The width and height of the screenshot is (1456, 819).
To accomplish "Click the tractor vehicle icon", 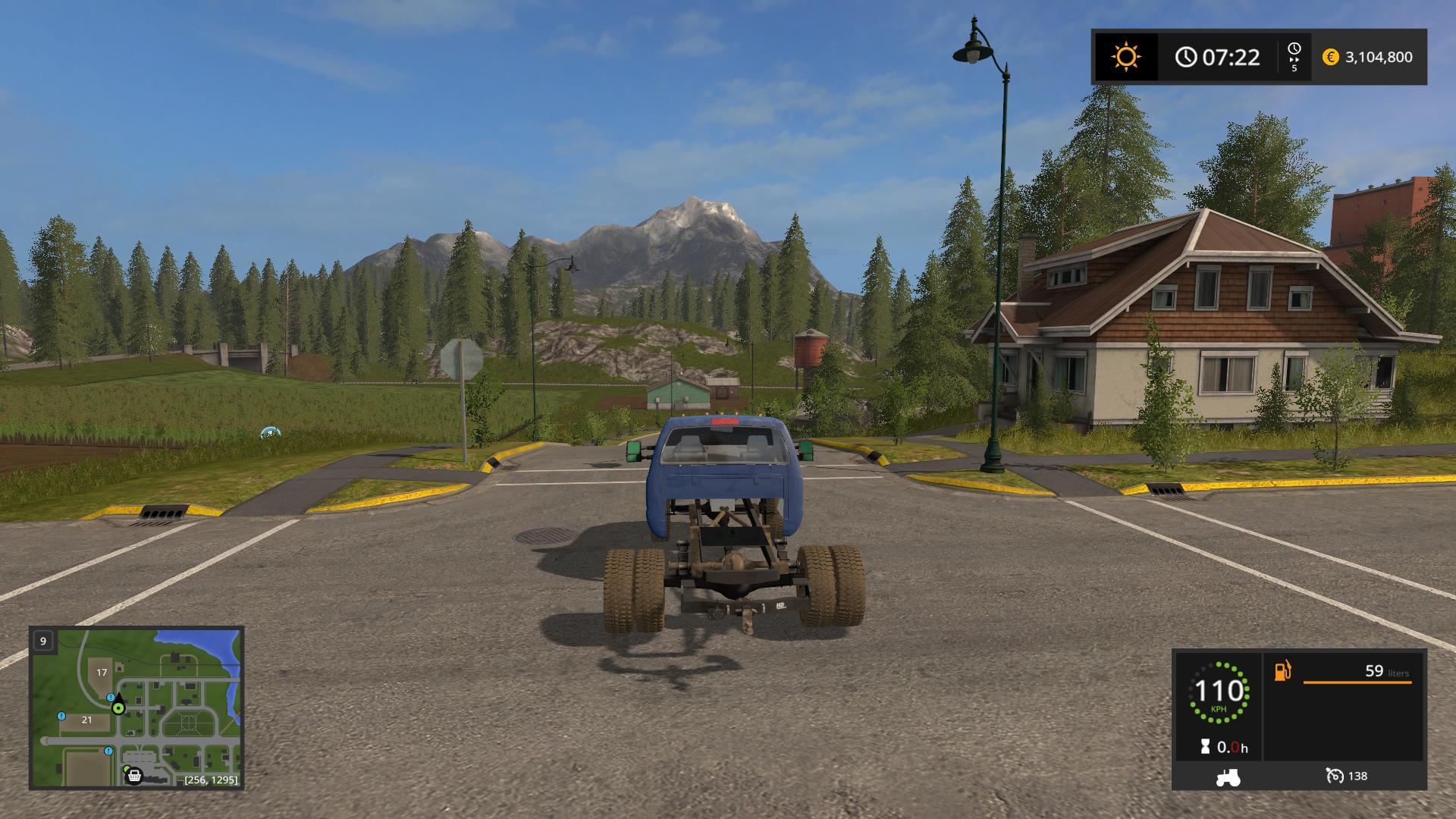I will 1227,777.
